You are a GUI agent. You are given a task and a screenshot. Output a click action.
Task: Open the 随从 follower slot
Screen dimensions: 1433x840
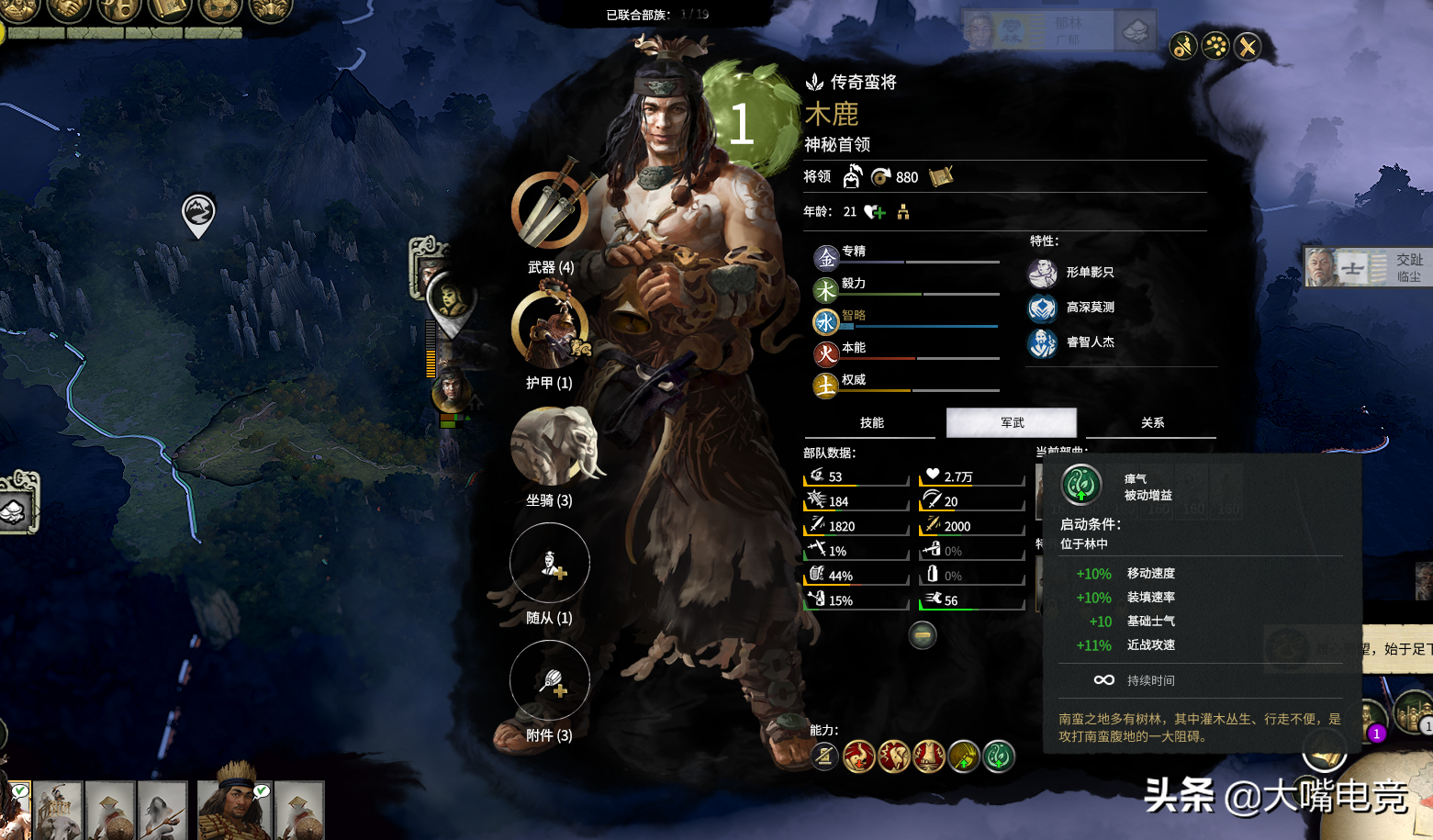[x=550, y=563]
